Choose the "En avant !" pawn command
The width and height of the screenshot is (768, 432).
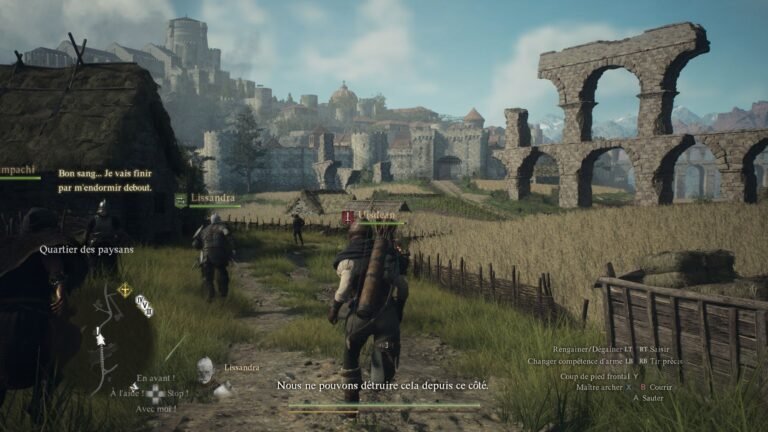click(155, 377)
